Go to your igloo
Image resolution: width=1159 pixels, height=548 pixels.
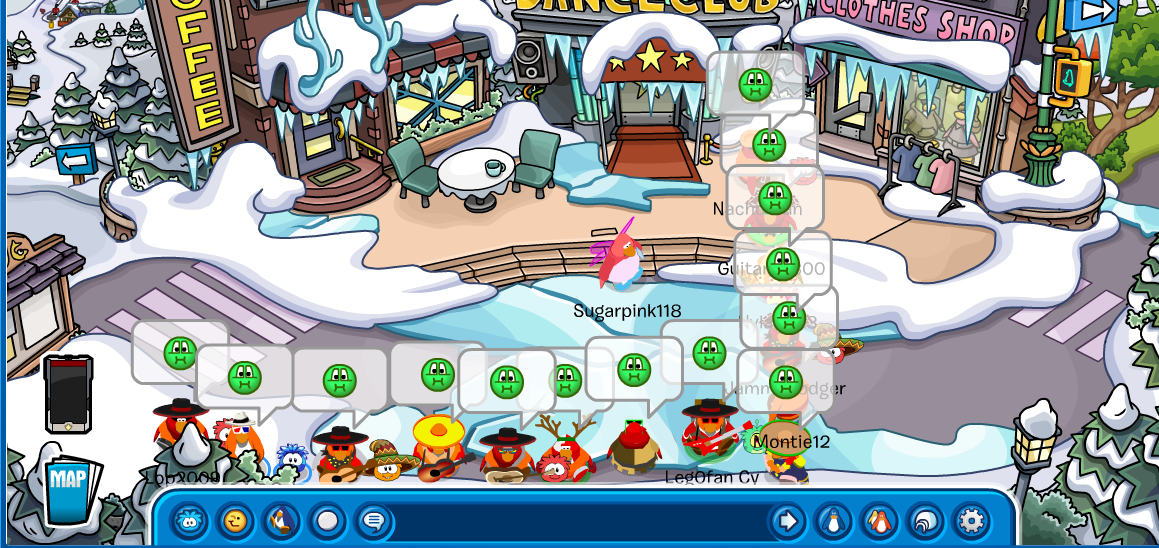click(925, 521)
